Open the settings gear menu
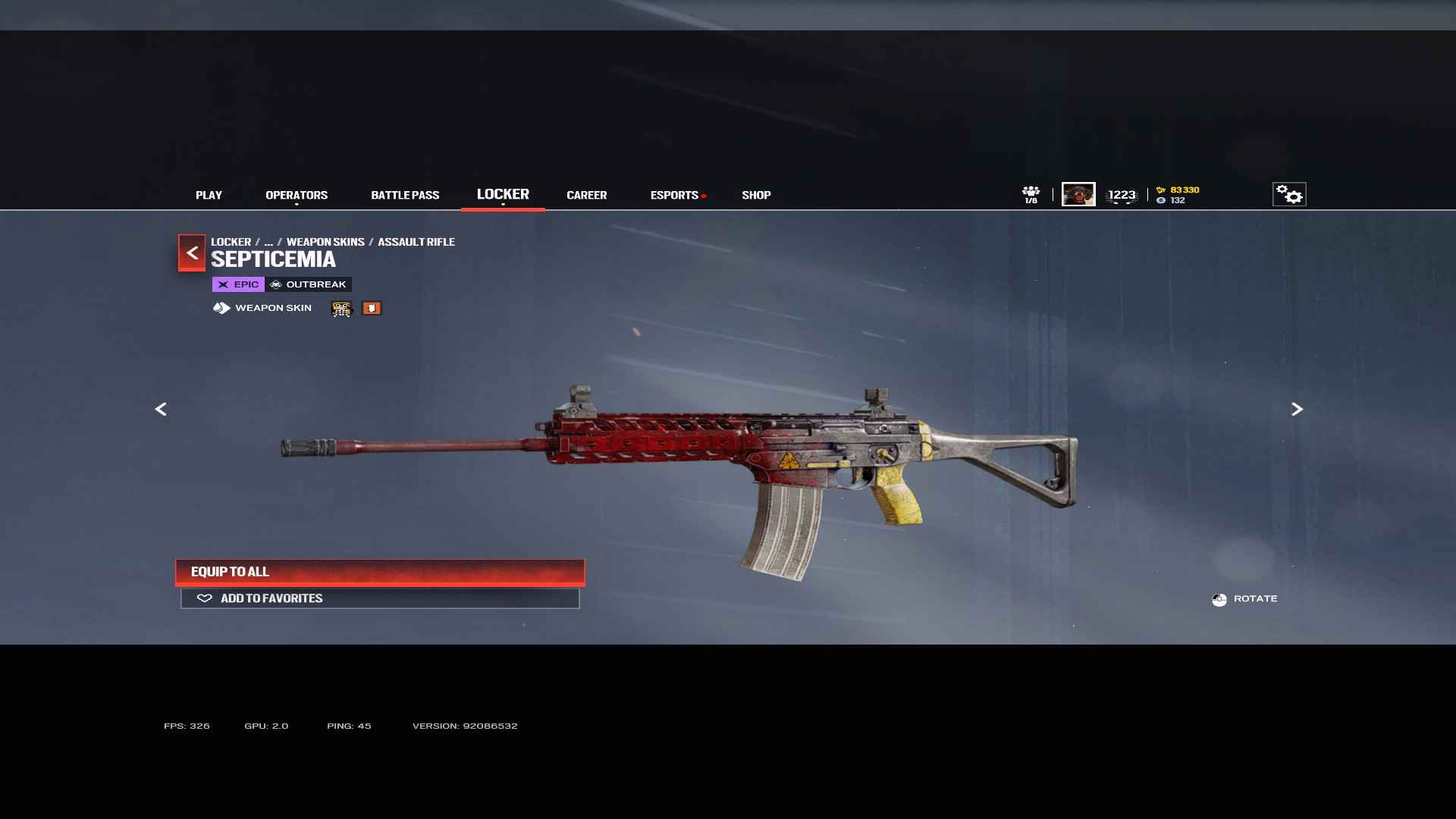Image resolution: width=1456 pixels, height=819 pixels. click(x=1289, y=195)
